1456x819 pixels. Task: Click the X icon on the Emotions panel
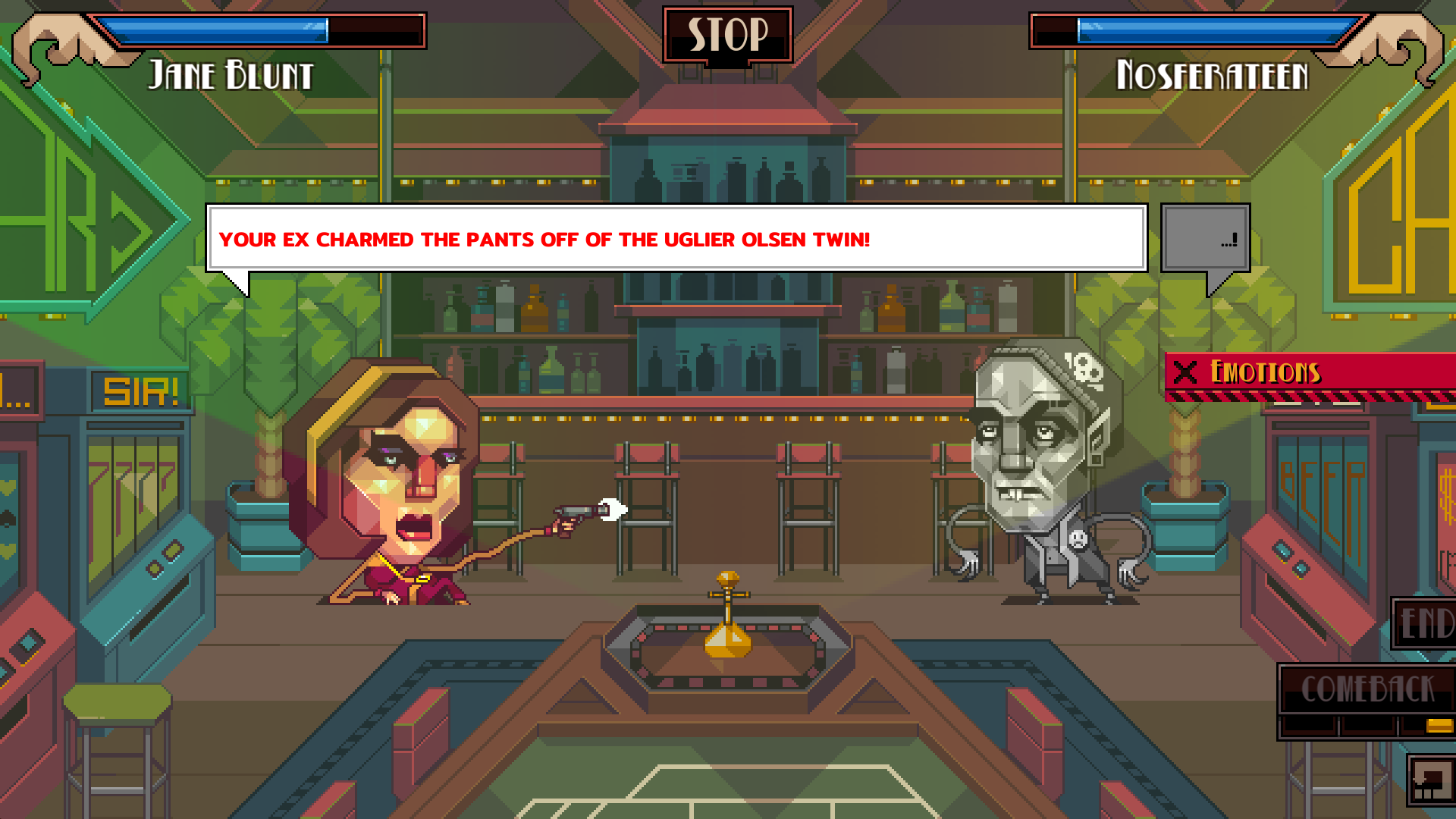point(1184,373)
